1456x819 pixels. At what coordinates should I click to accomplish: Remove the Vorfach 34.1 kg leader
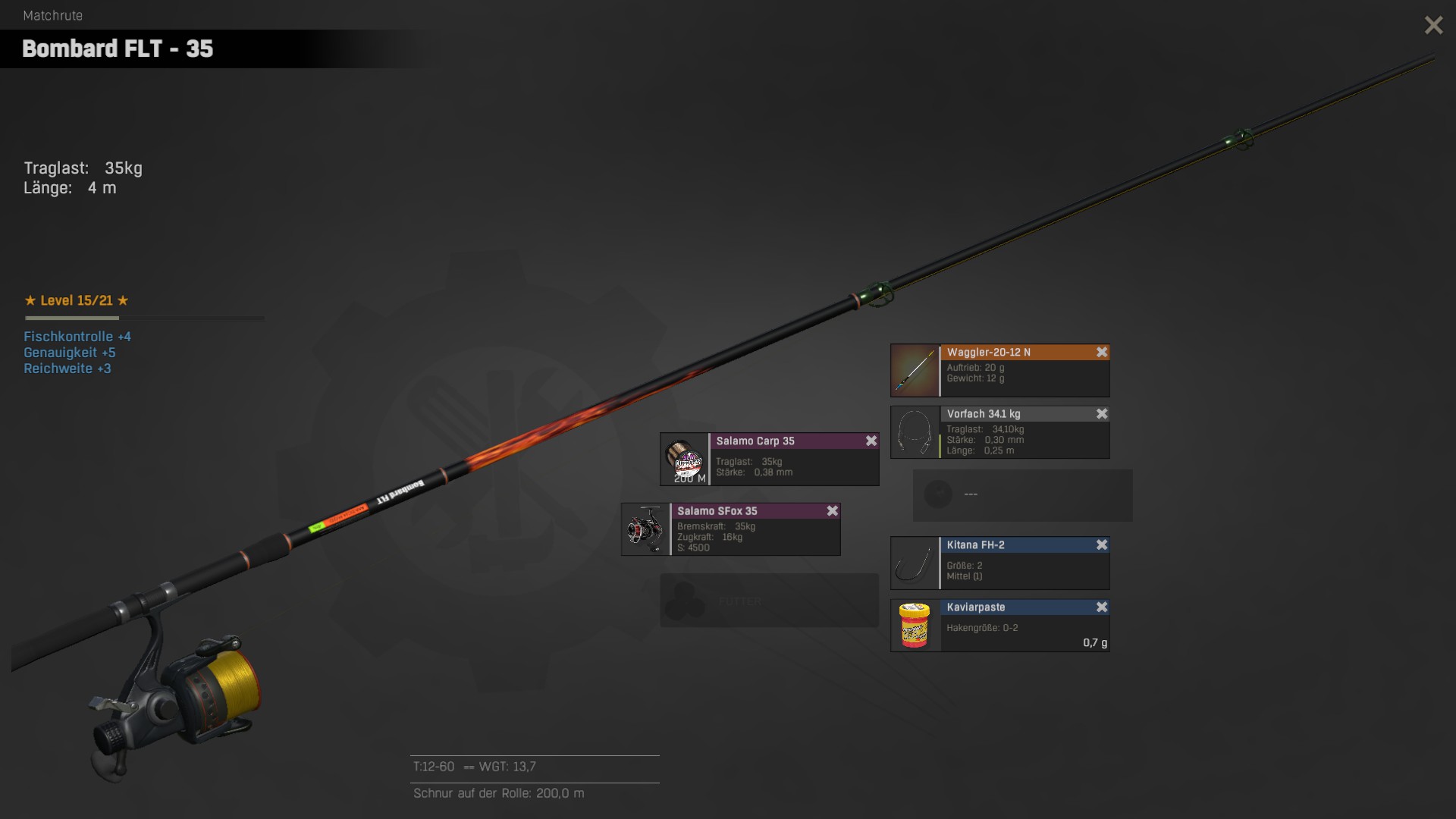click(1102, 413)
